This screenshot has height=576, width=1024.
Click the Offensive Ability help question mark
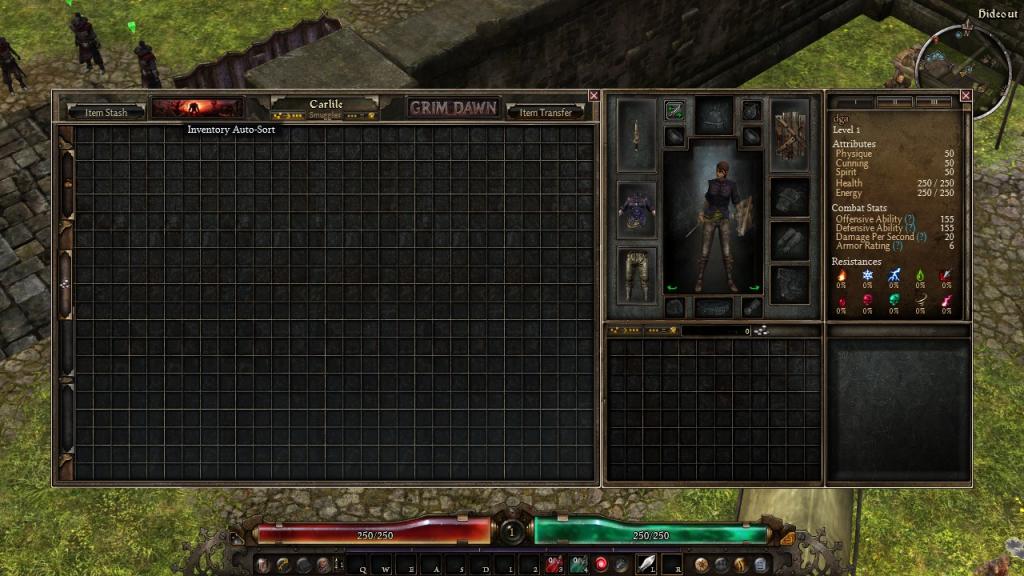909,219
